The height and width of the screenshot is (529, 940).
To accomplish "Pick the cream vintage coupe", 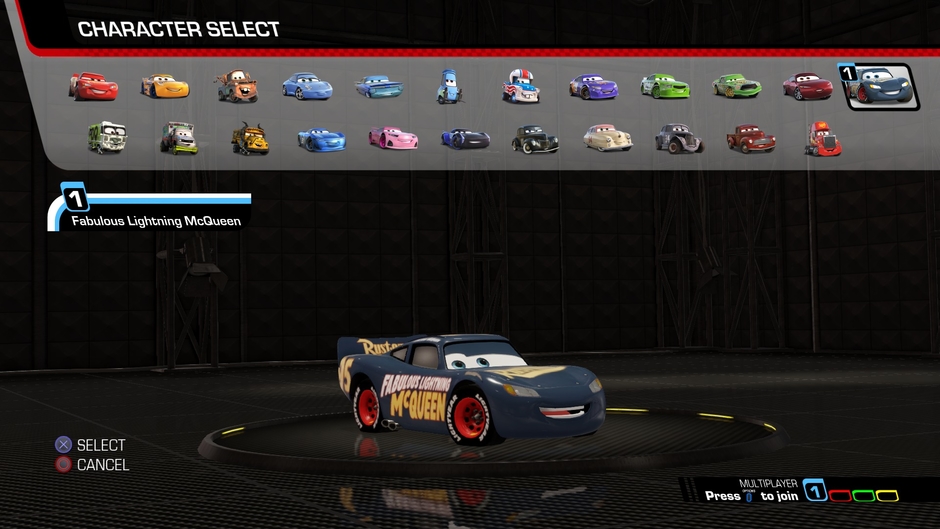I will 608,138.
